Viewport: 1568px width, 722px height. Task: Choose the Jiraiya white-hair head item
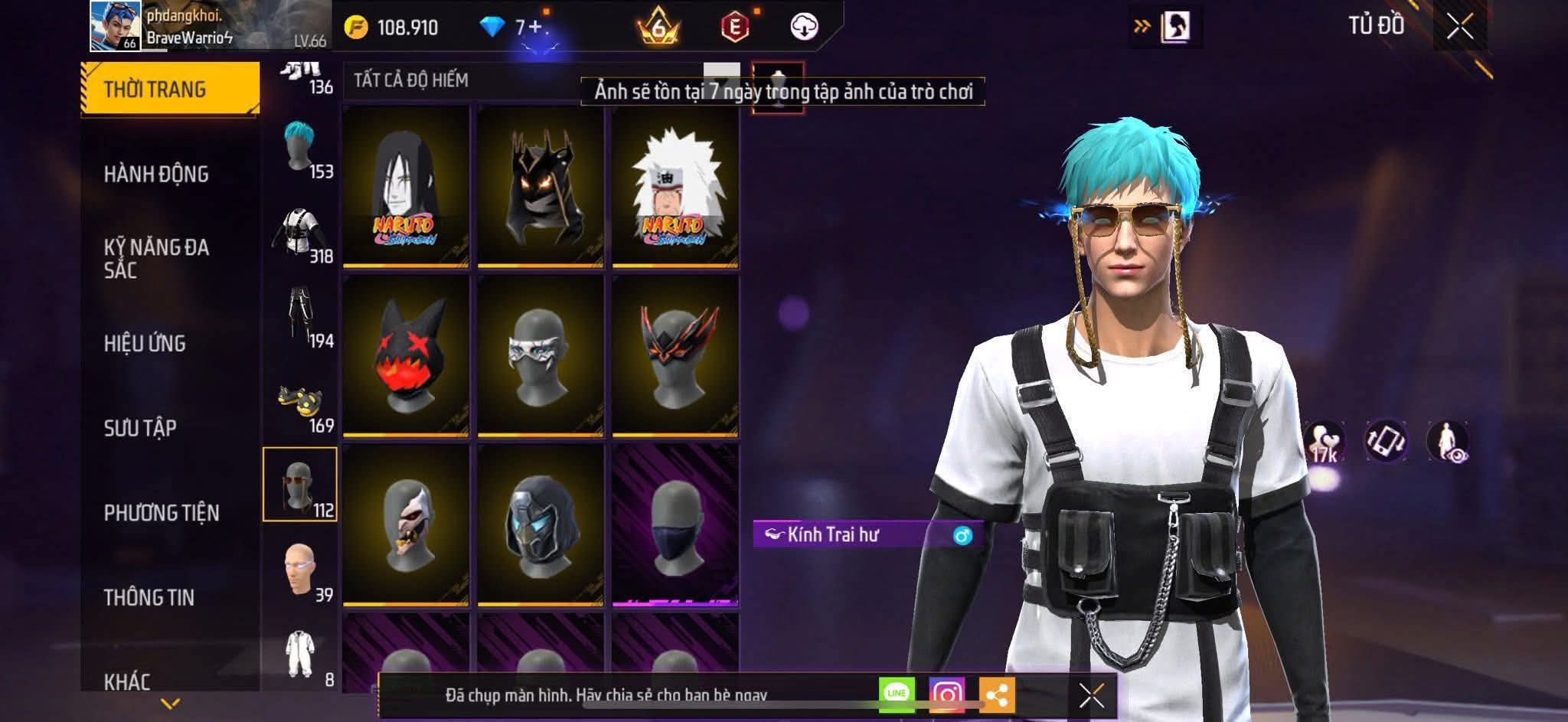coord(675,187)
